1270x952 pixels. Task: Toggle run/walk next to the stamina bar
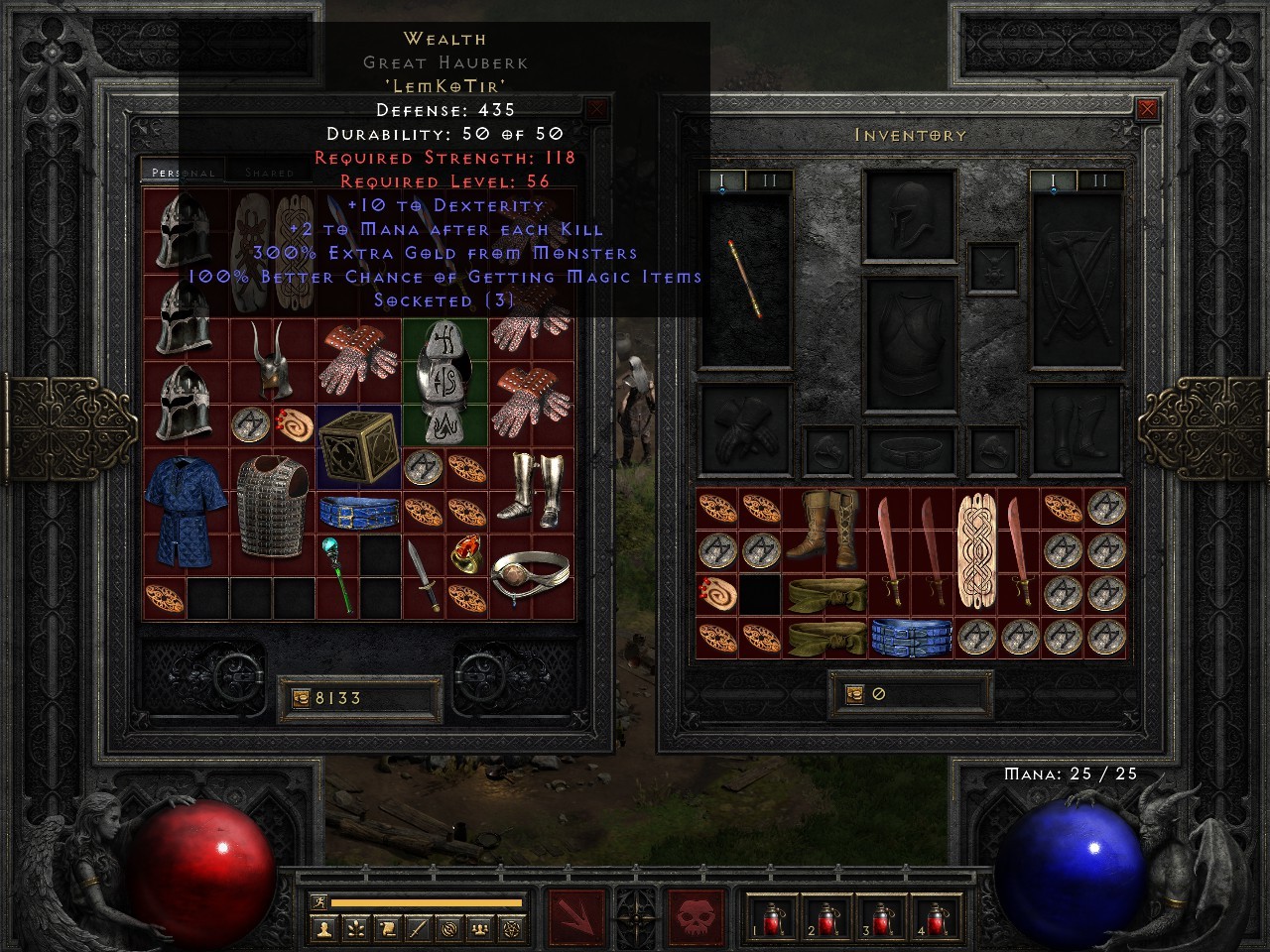coord(319,902)
